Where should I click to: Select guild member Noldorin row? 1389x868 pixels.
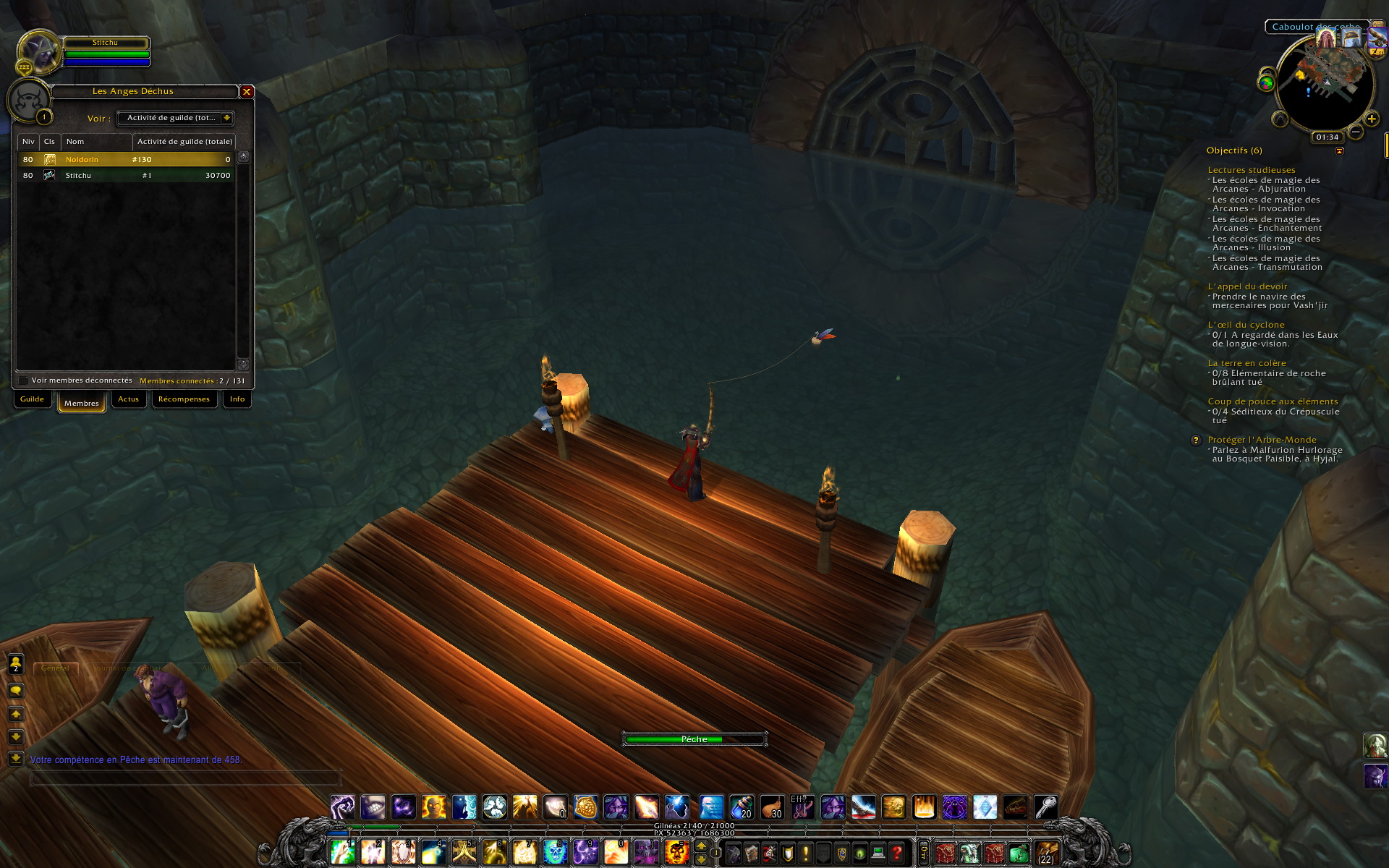(x=126, y=159)
